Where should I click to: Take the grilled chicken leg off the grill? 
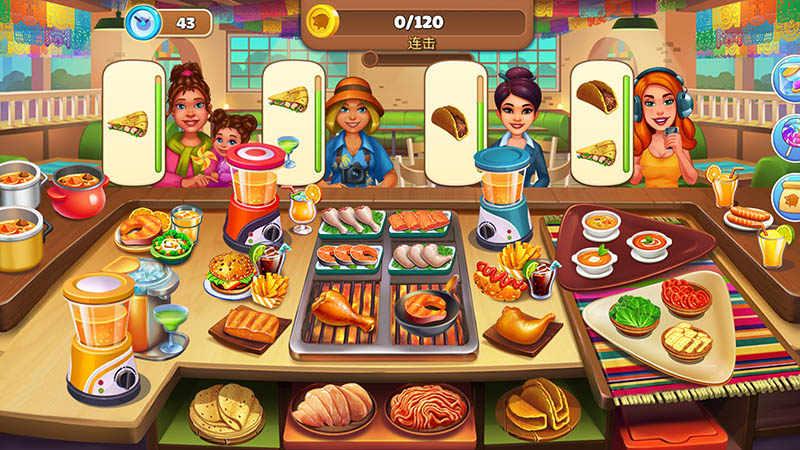[x=342, y=308]
